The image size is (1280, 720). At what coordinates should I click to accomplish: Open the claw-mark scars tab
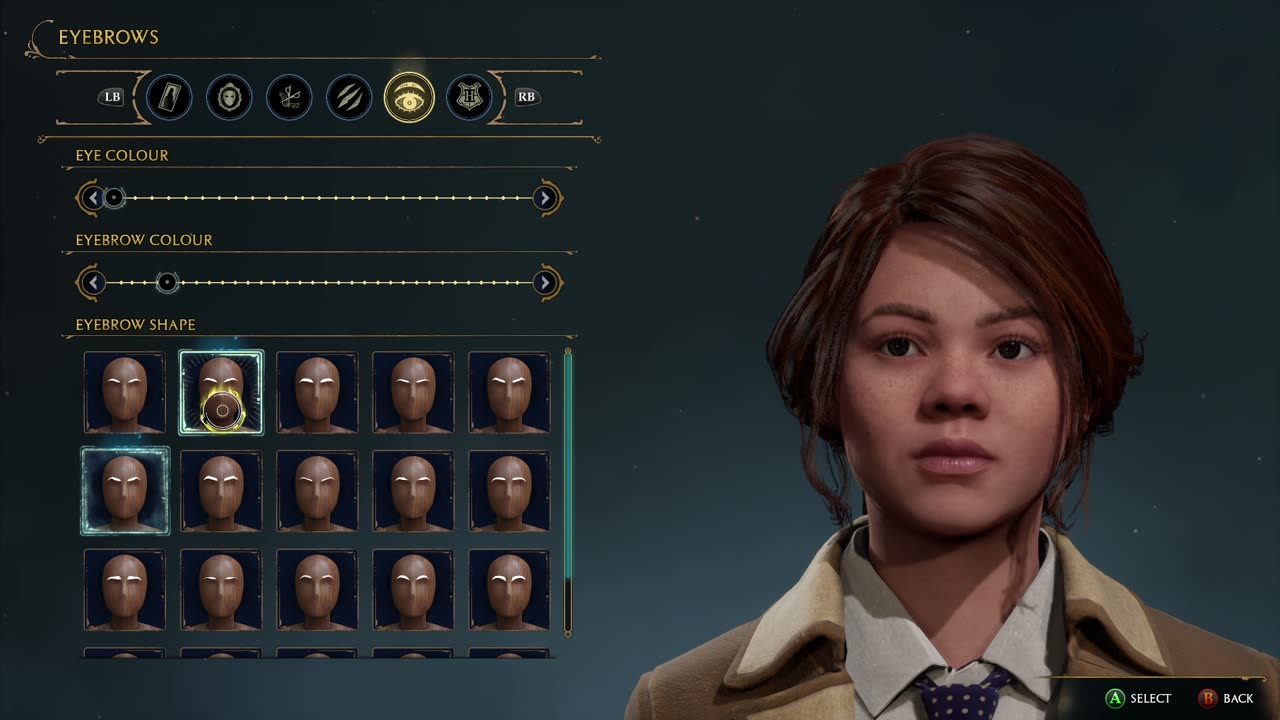pyautogui.click(x=349, y=97)
